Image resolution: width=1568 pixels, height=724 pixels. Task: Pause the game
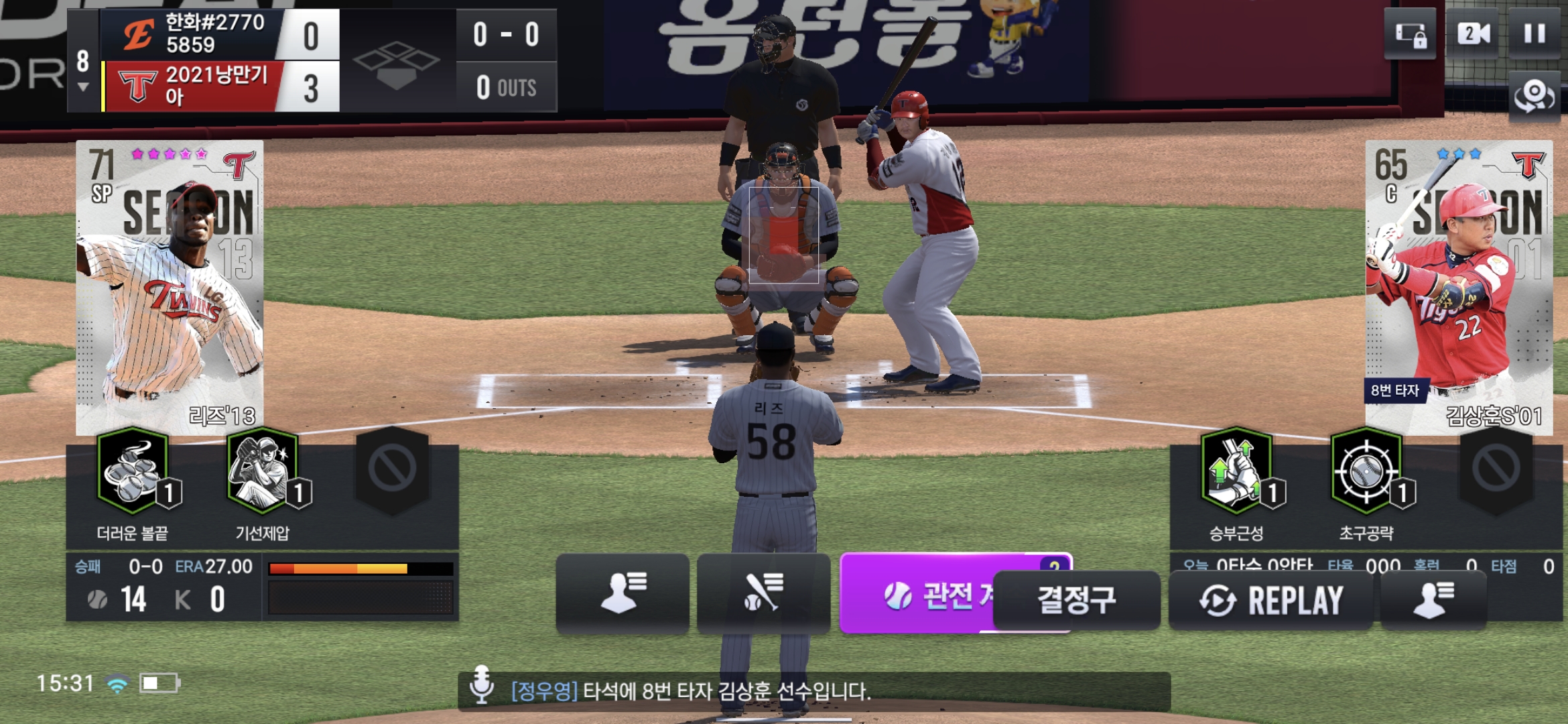tap(1534, 34)
